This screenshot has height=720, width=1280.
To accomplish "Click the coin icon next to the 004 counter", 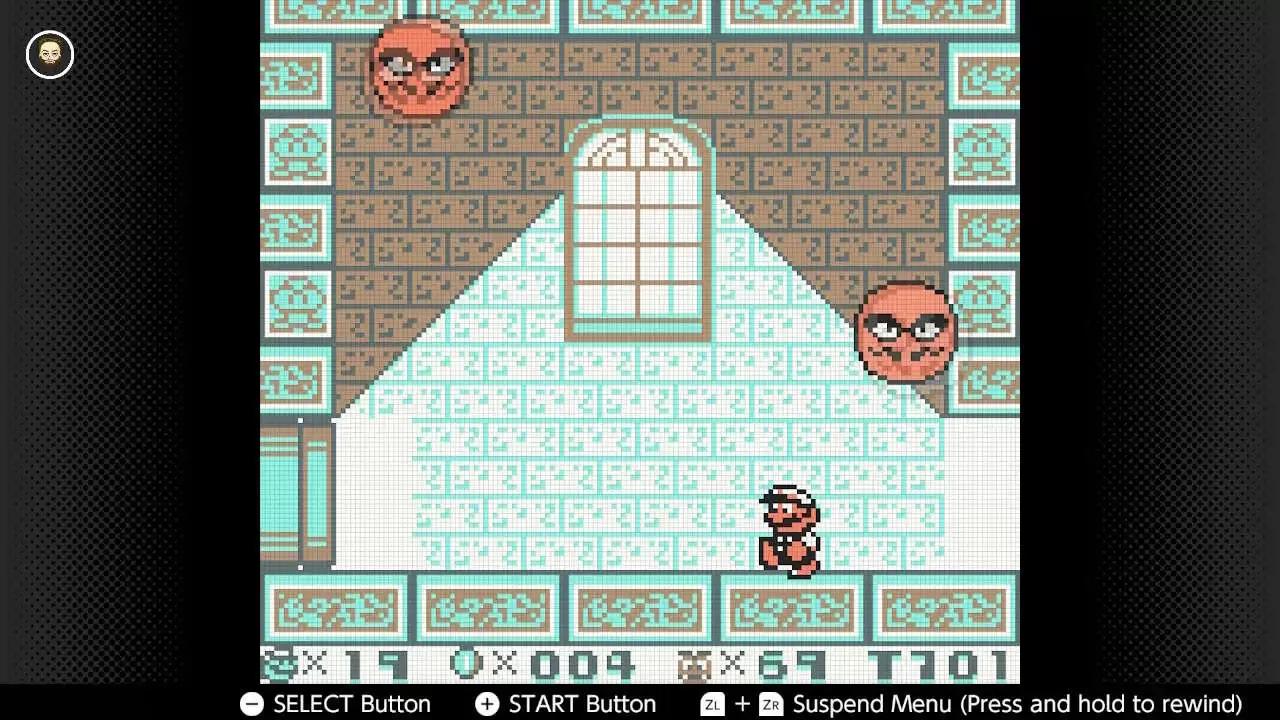I will pos(467,660).
